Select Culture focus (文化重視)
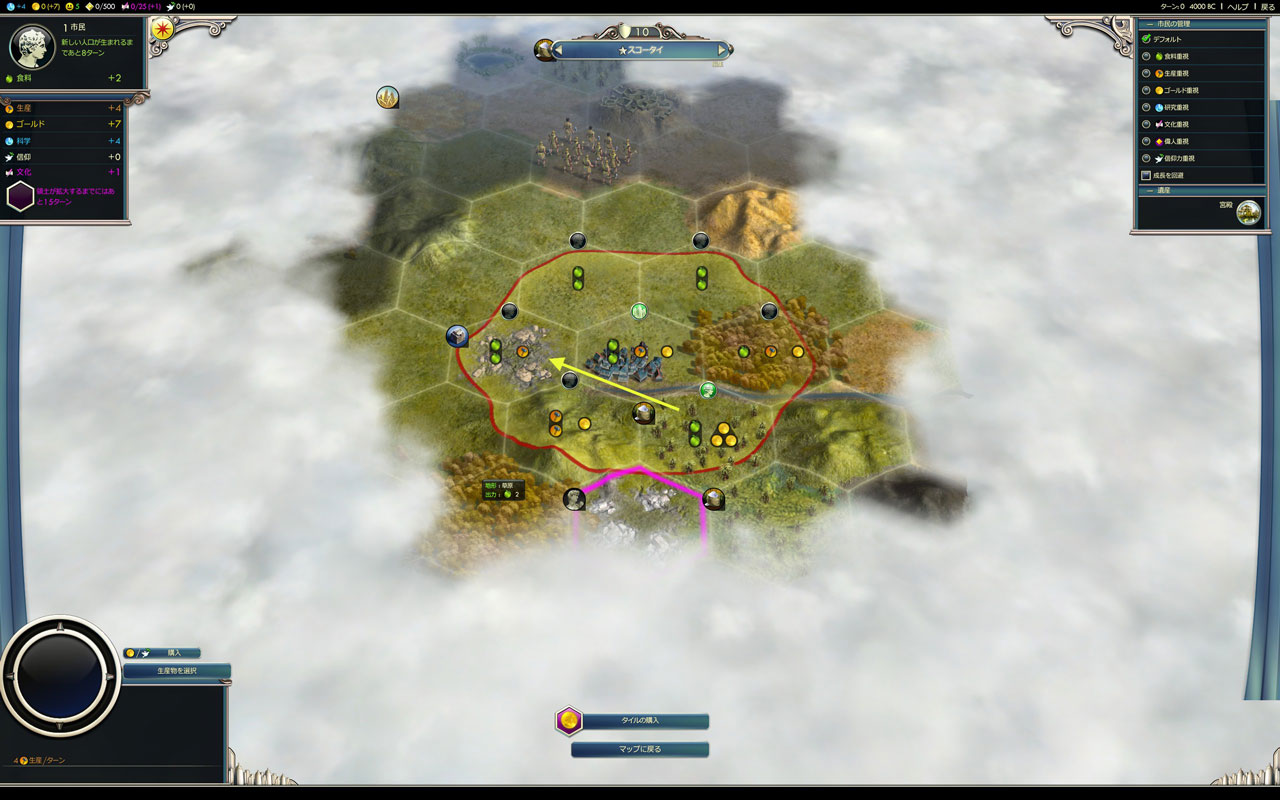The image size is (1280, 800). click(1147, 124)
